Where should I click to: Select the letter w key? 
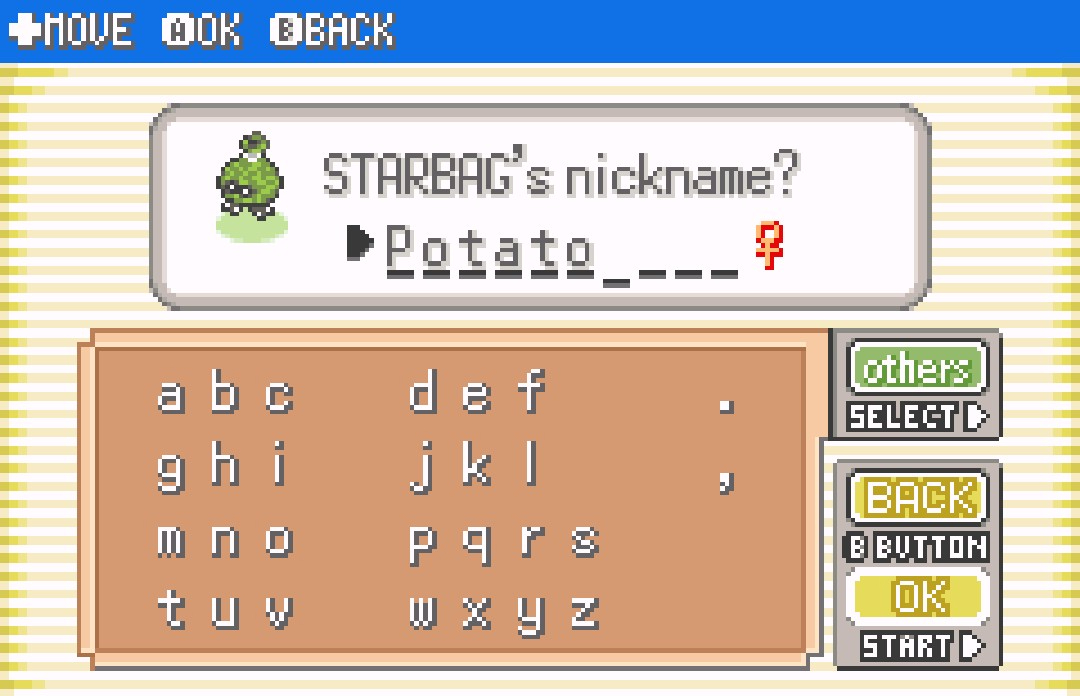point(422,612)
